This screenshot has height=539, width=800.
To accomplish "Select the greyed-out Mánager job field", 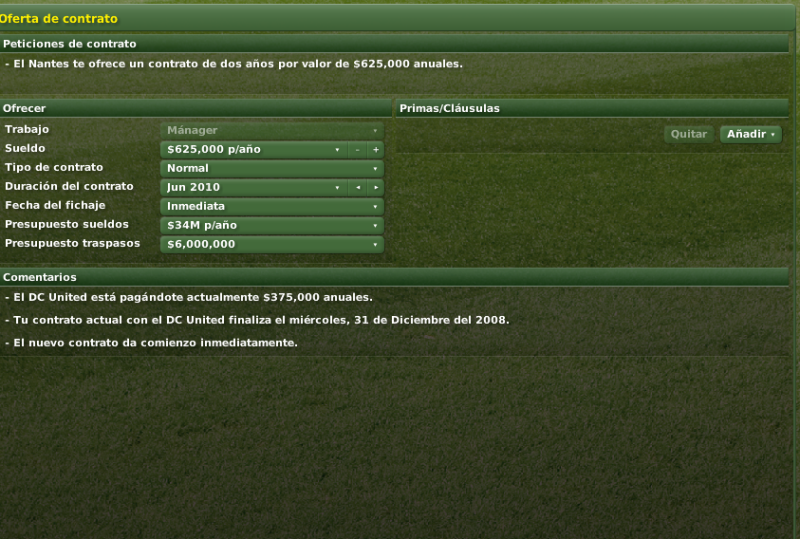I will click(271, 130).
